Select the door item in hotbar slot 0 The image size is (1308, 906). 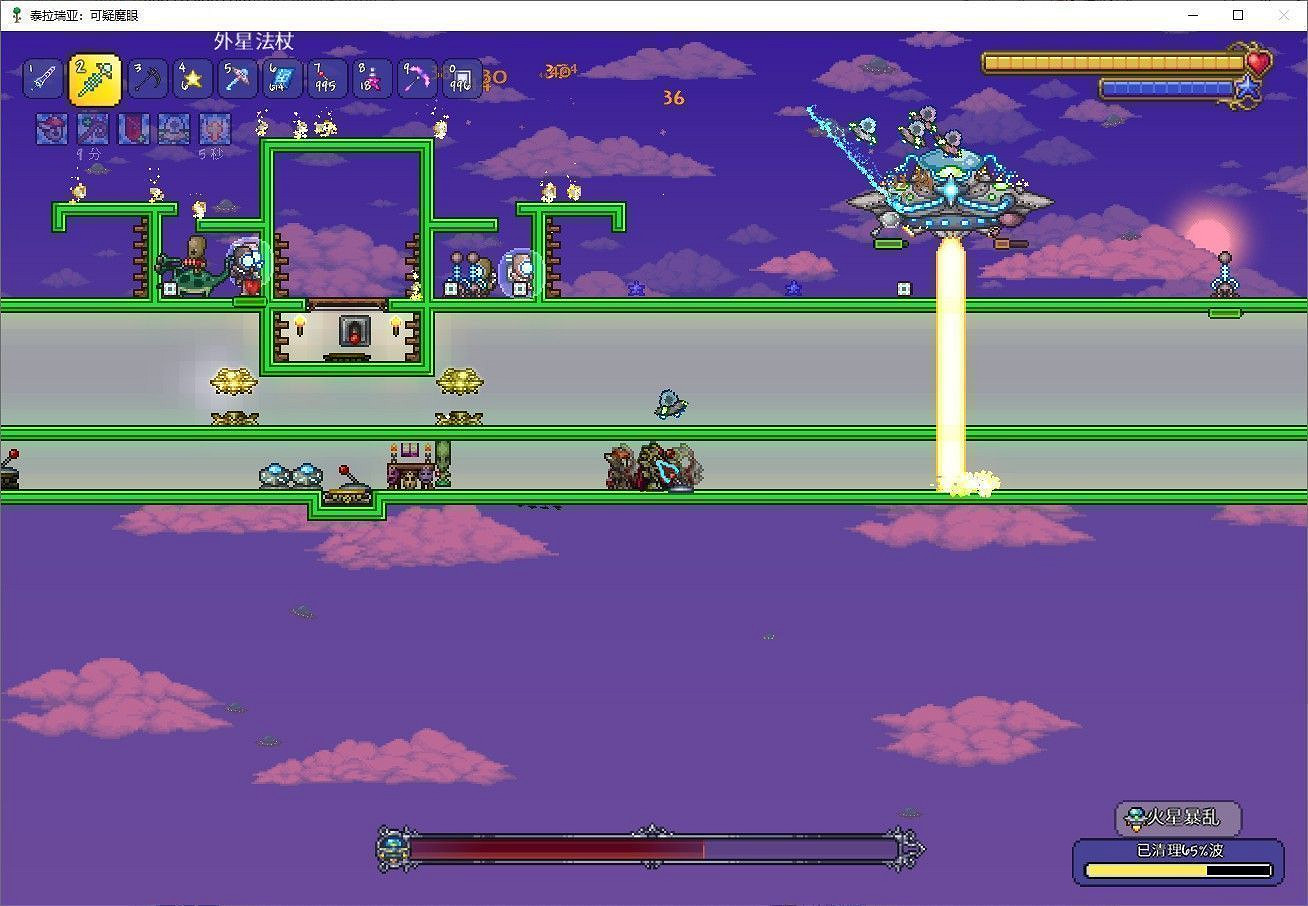pyautogui.click(x=460, y=78)
